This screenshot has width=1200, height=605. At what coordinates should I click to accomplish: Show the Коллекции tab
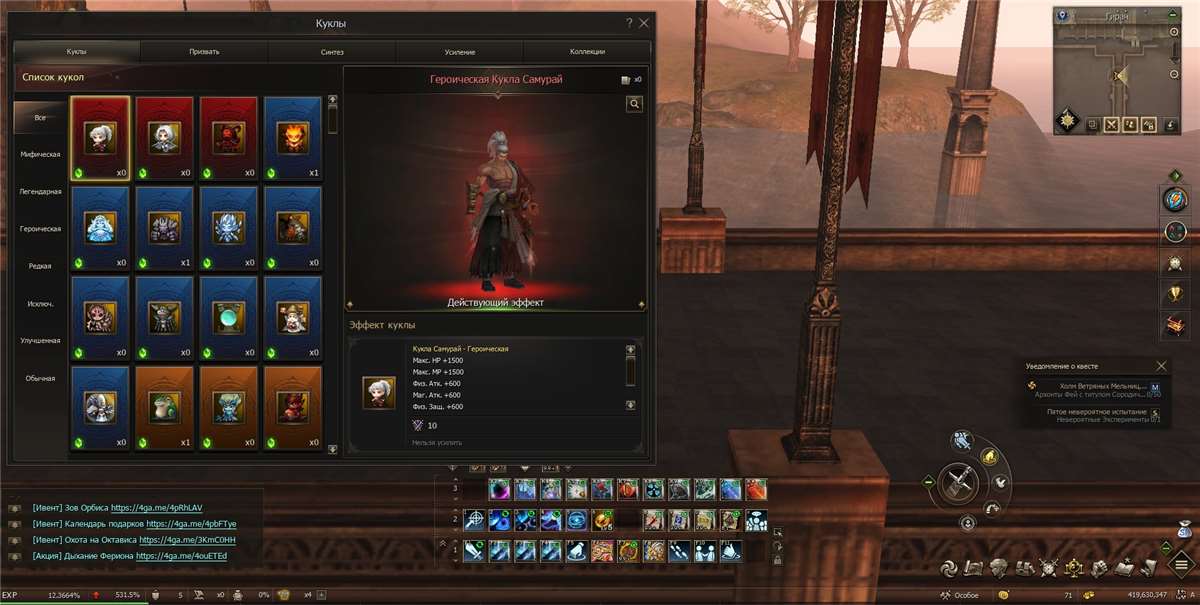click(x=588, y=51)
